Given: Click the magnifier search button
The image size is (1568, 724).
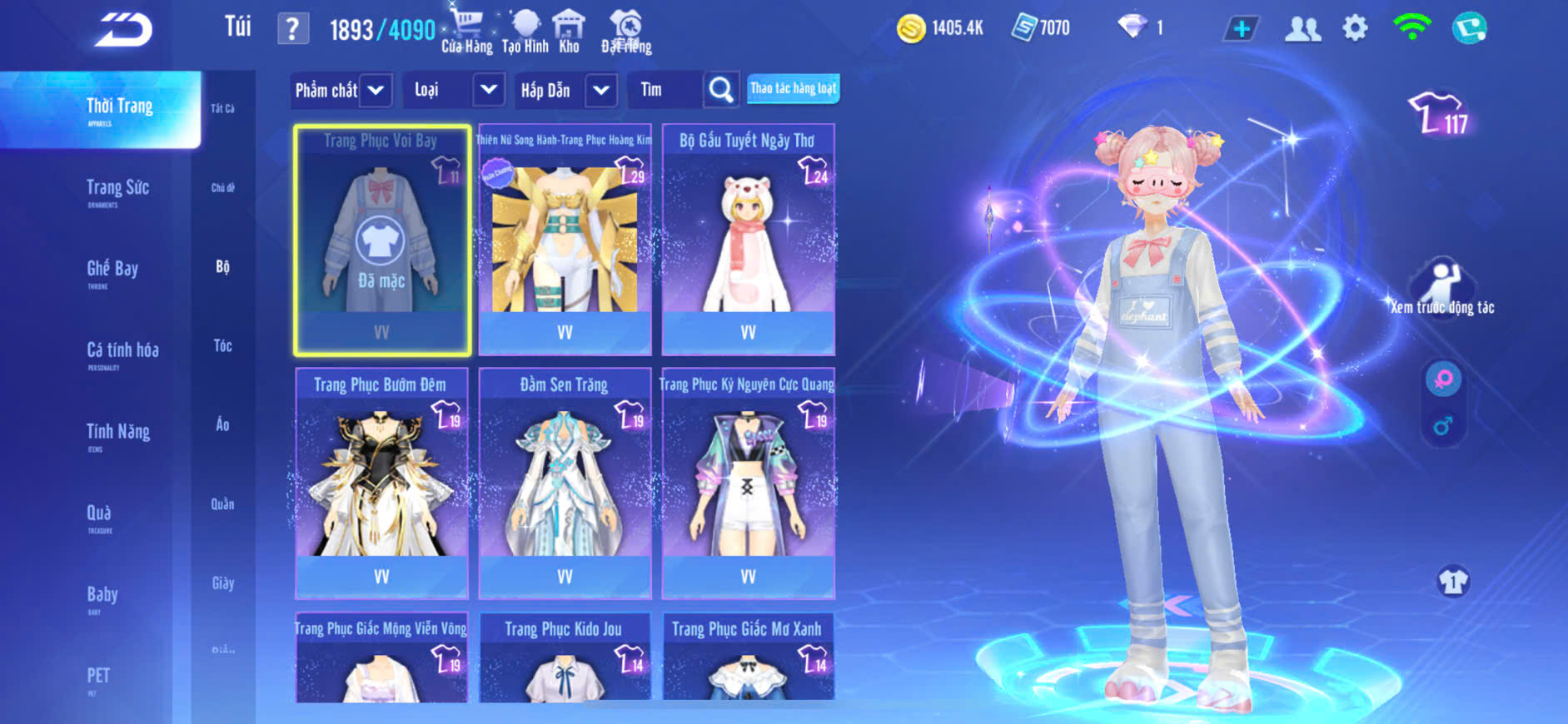Looking at the screenshot, I should click(720, 90).
